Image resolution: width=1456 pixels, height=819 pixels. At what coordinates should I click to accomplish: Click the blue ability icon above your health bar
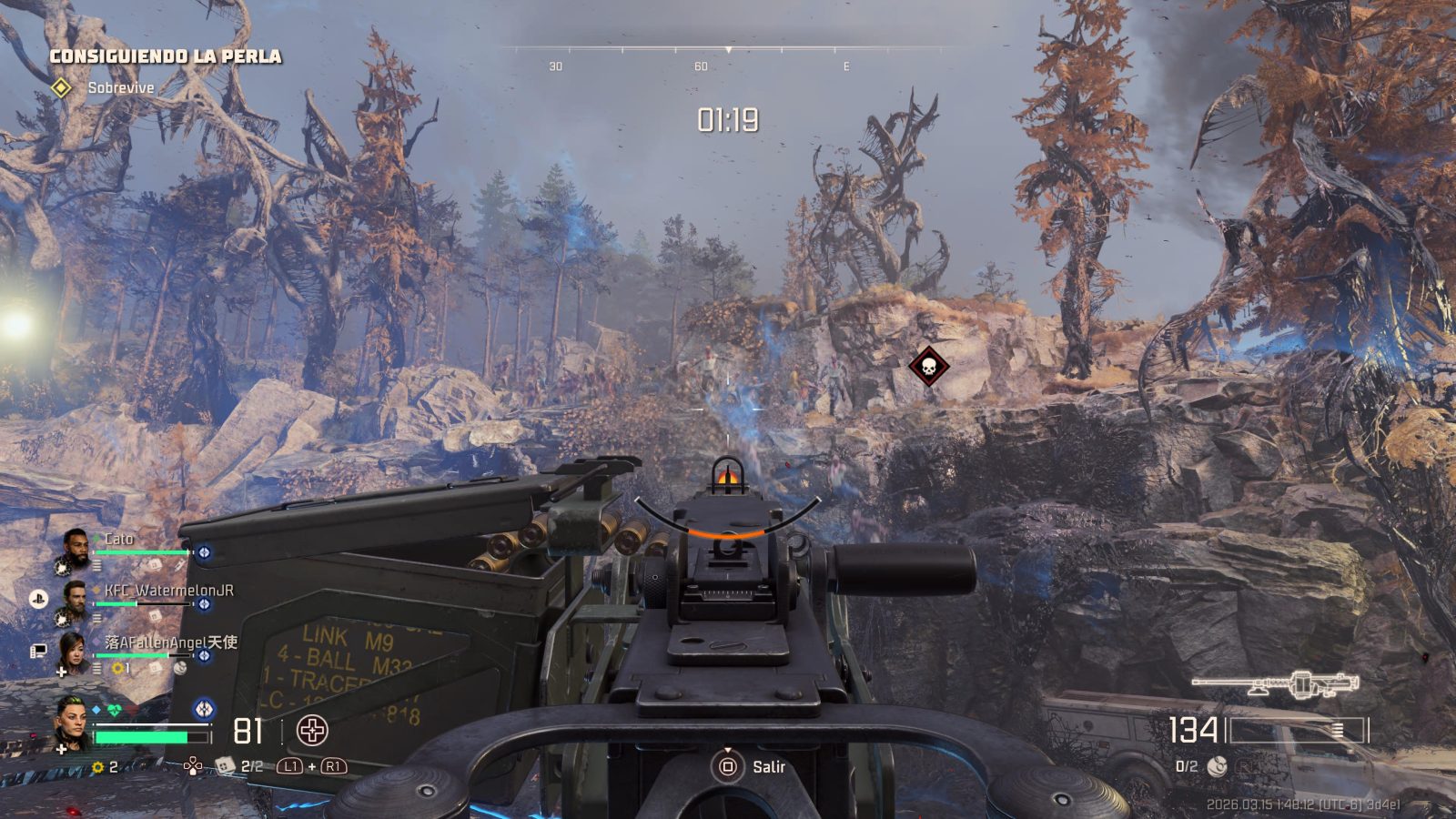coord(204,708)
